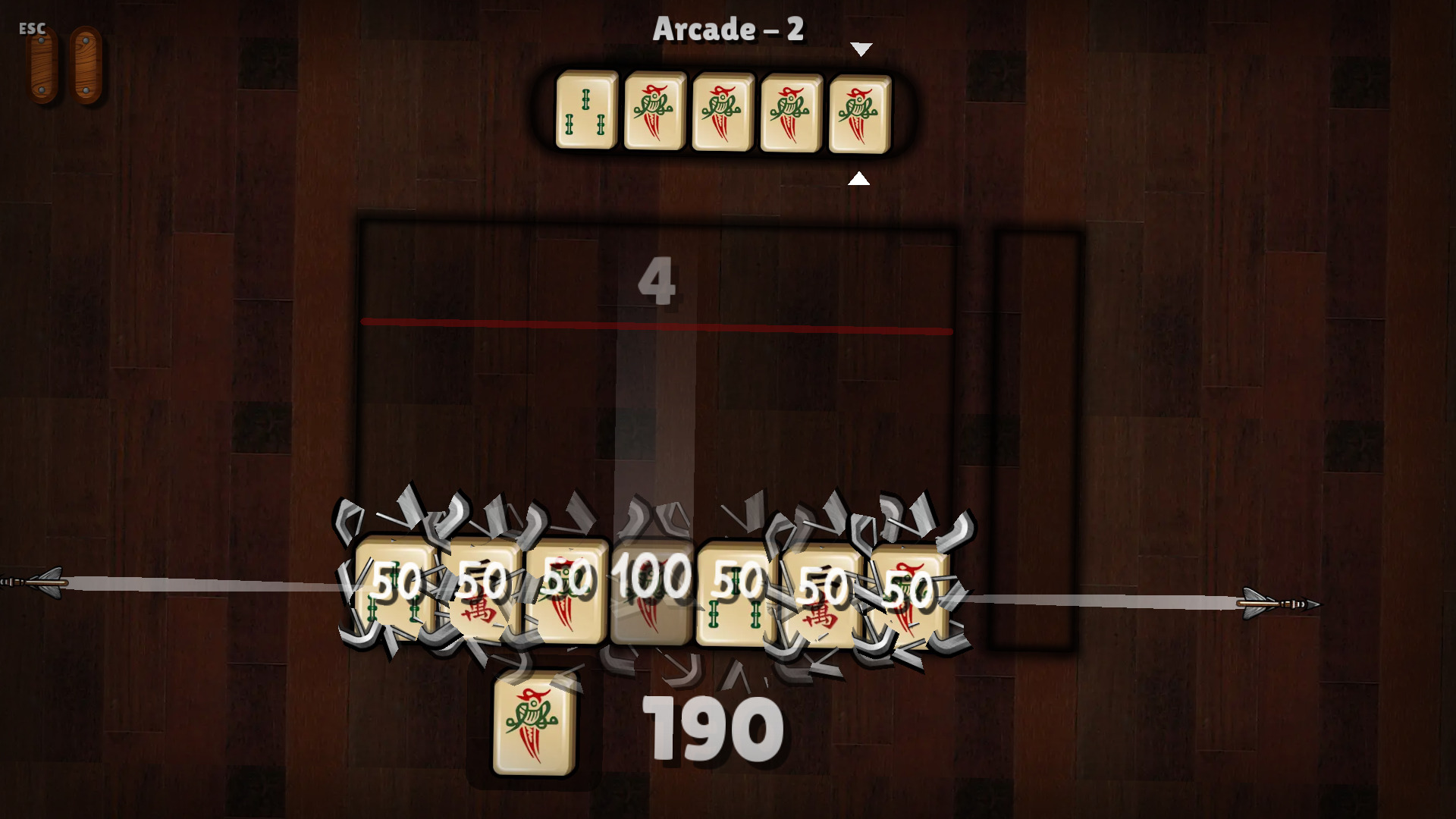The image size is (1456, 819).
Task: Toggle the left wooden pause bar
Action: 39,64
